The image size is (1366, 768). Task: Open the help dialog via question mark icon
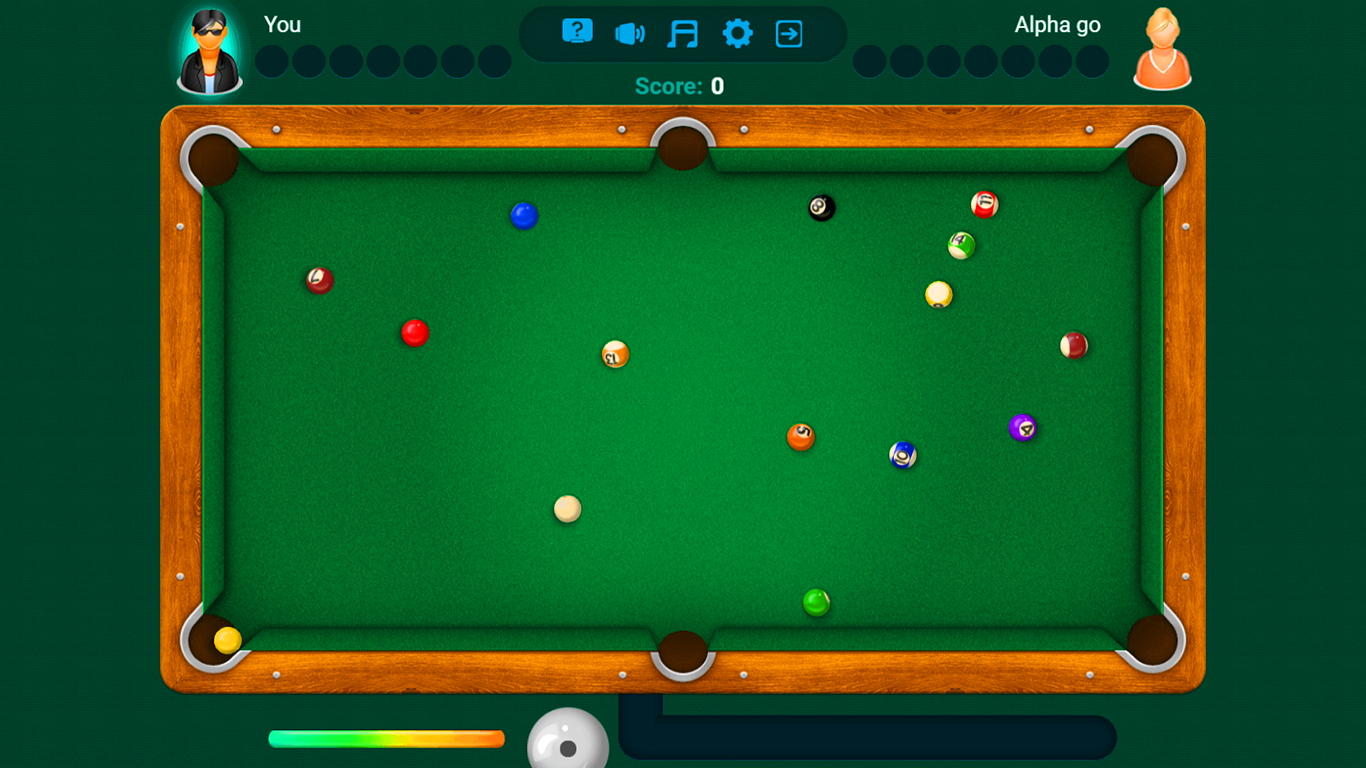(575, 33)
